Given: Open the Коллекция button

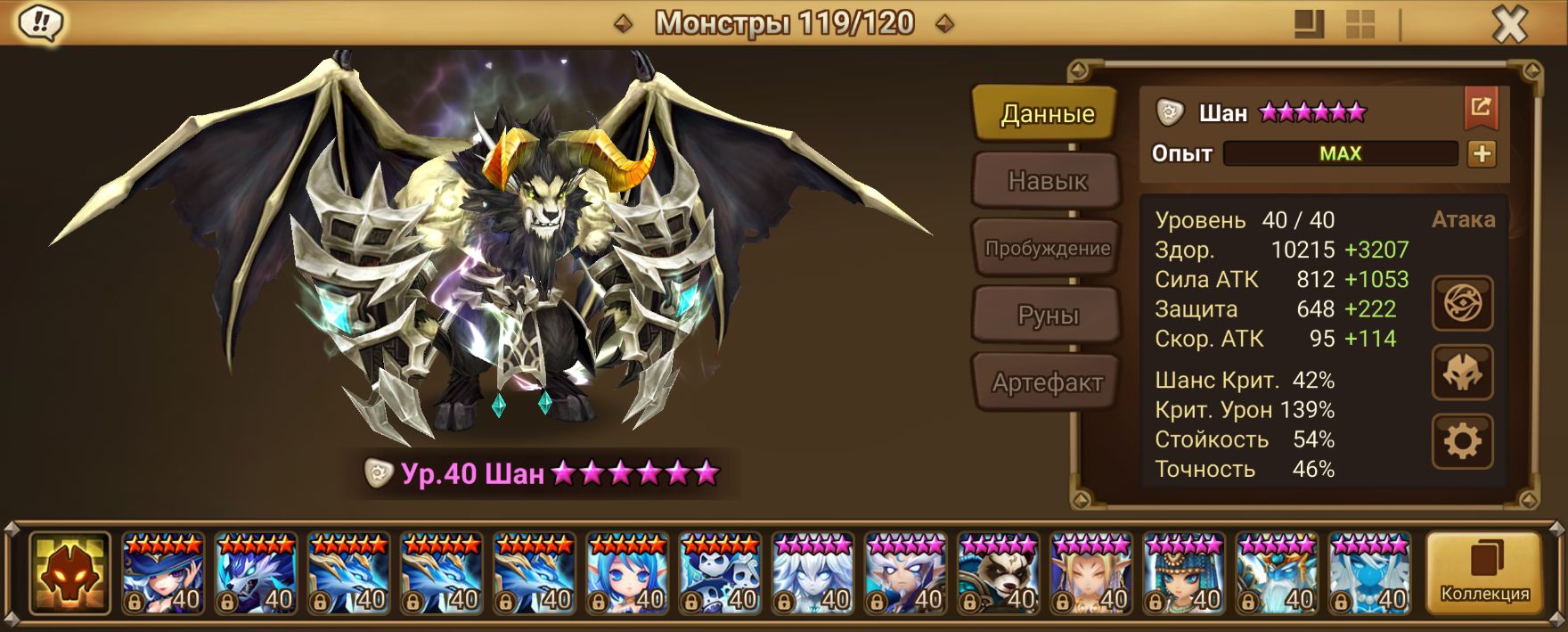Looking at the screenshot, I should tap(1484, 573).
